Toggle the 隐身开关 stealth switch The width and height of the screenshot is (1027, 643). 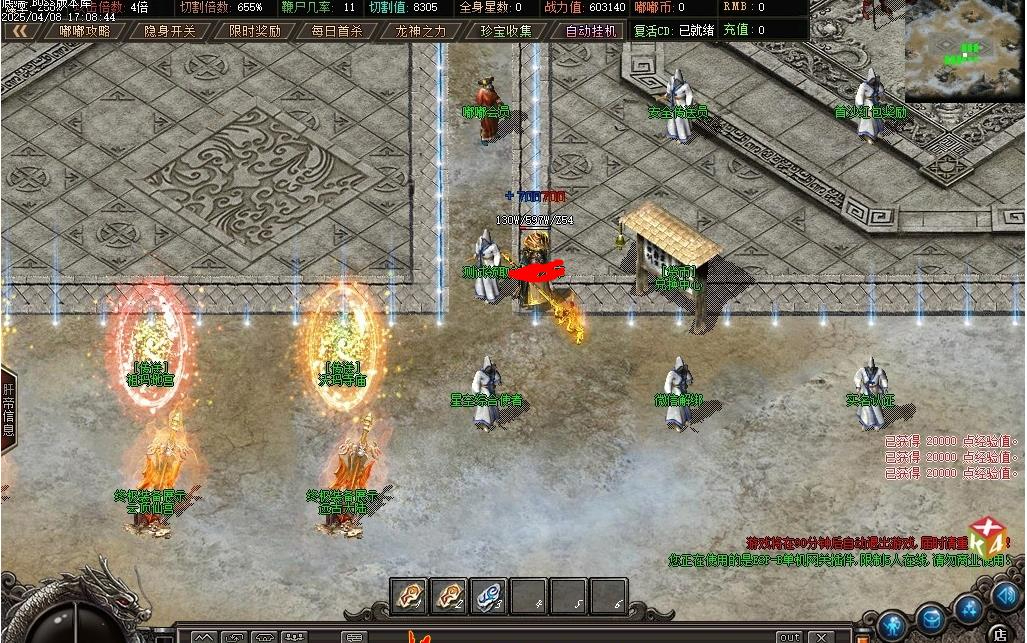point(170,30)
